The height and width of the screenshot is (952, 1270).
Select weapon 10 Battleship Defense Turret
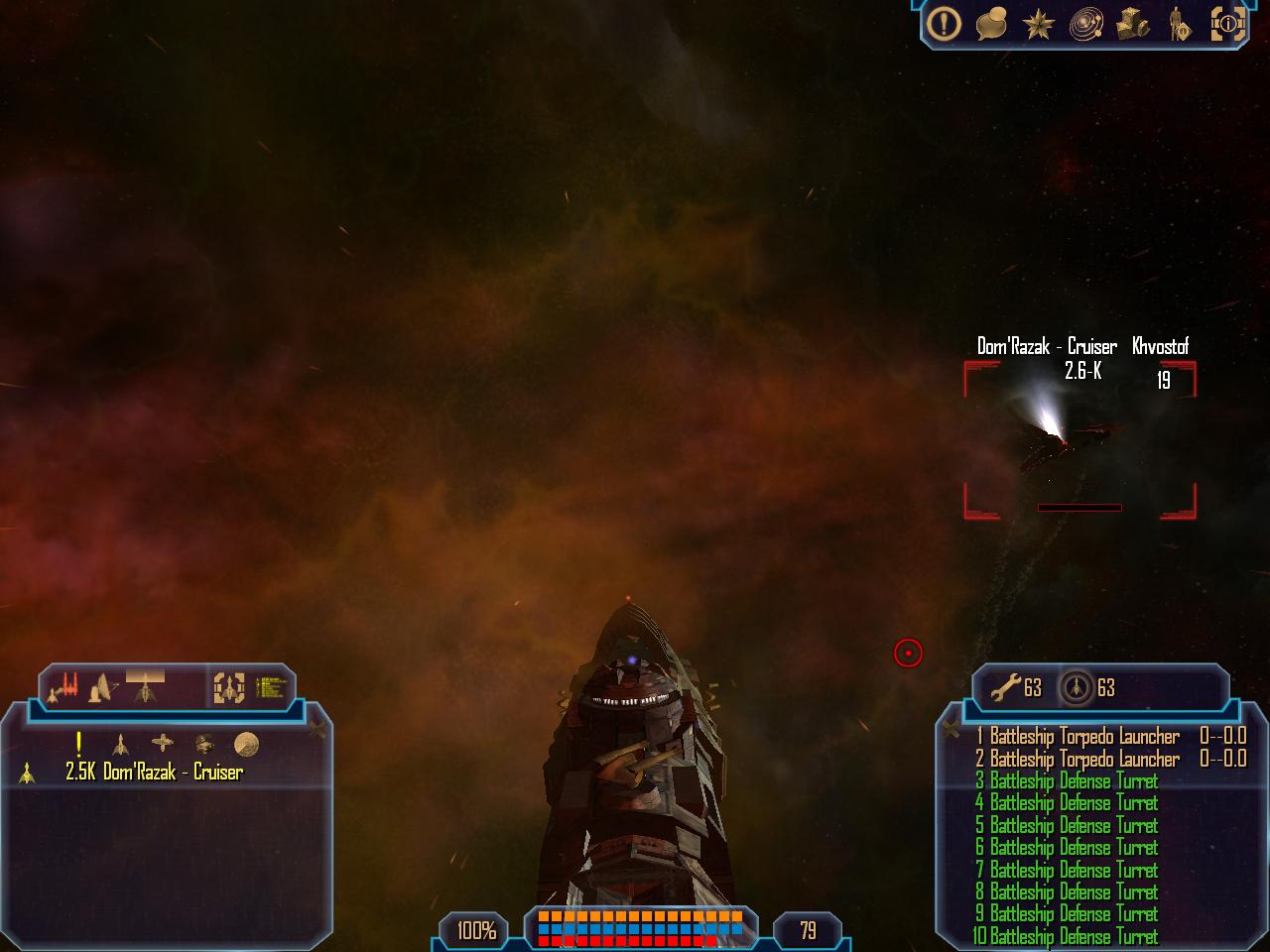coord(1067,936)
